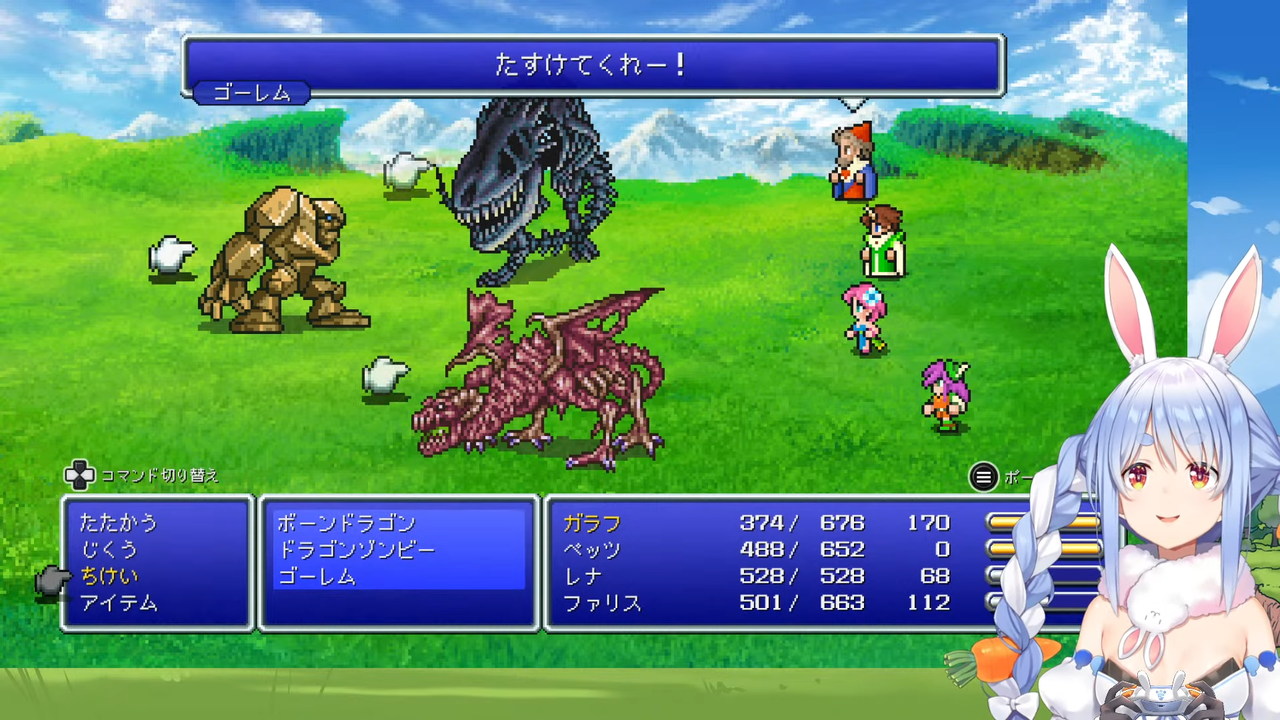This screenshot has height=720, width=1280.
Task: Activate the highlighted ちけい command
Action: point(110,576)
